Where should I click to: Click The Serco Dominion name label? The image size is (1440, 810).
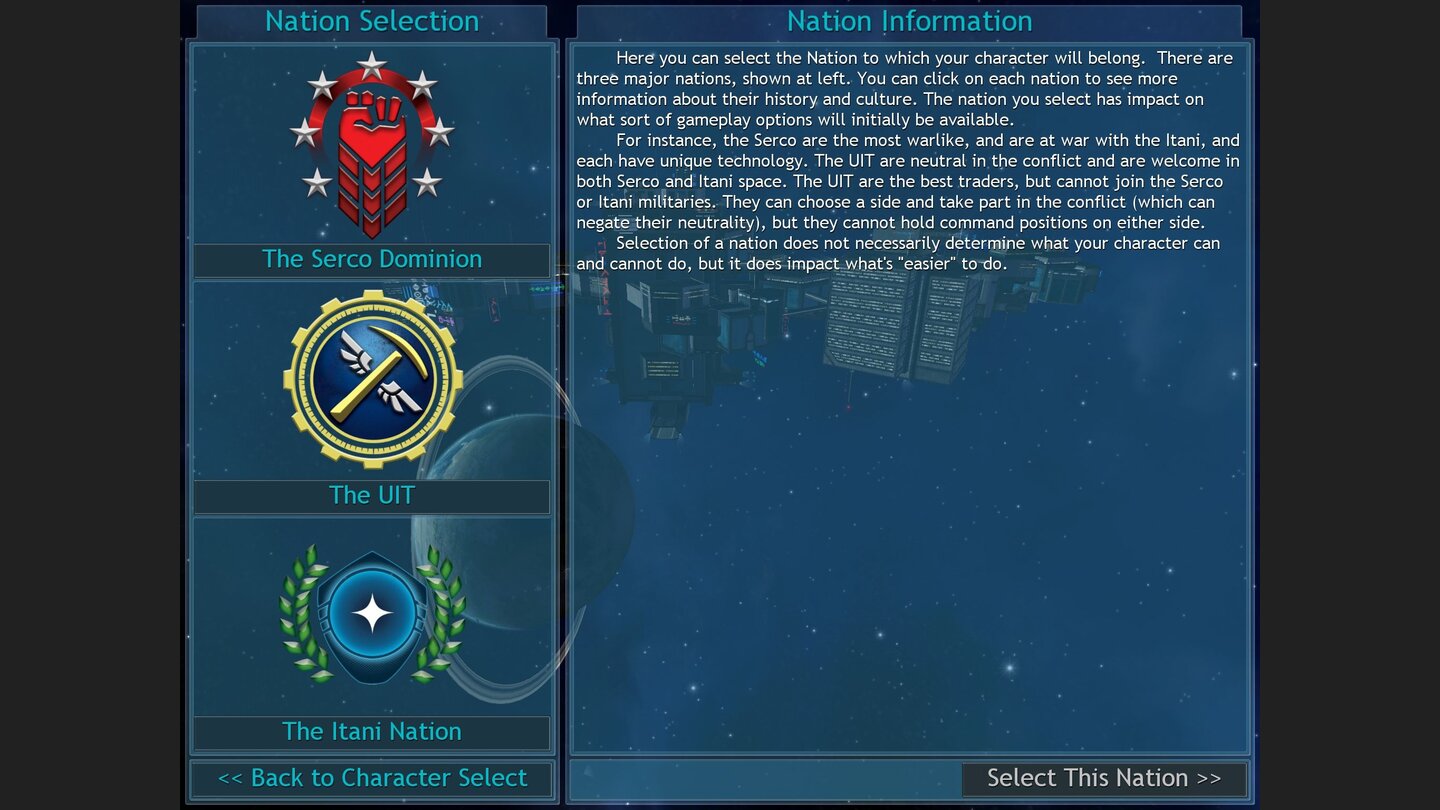click(372, 258)
